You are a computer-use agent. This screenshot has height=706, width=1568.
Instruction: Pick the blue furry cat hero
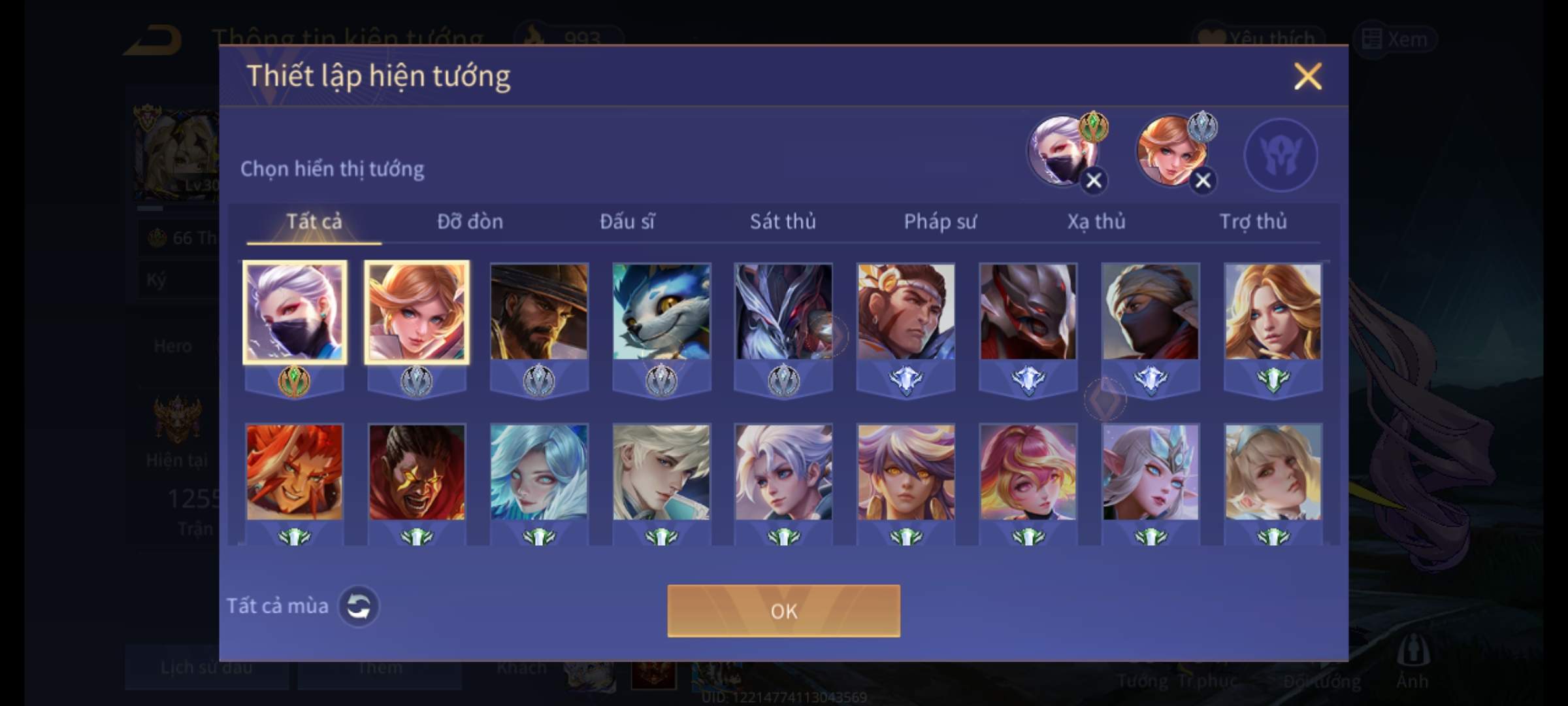[x=661, y=312]
